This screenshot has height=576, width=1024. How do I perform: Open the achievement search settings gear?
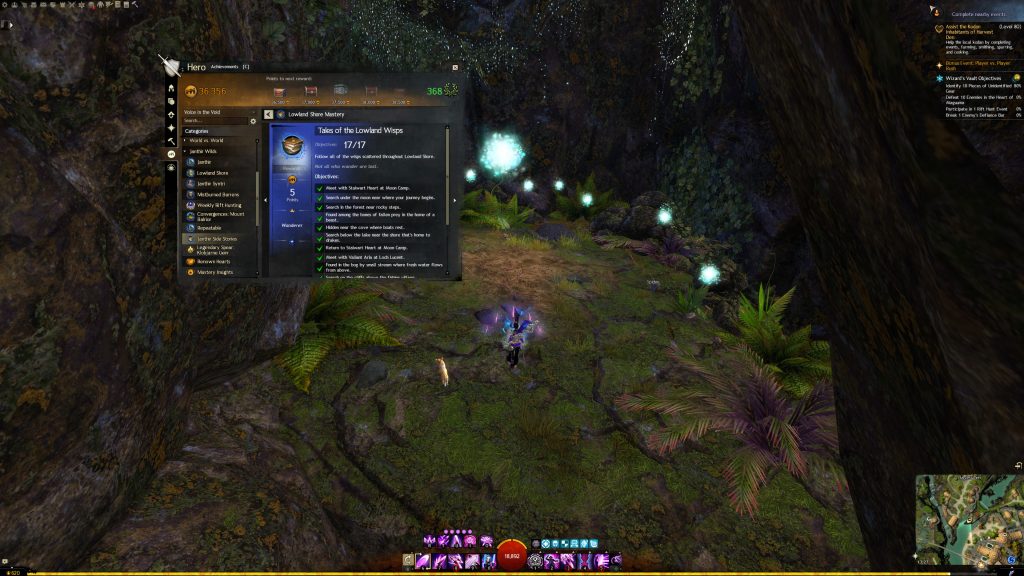click(253, 120)
